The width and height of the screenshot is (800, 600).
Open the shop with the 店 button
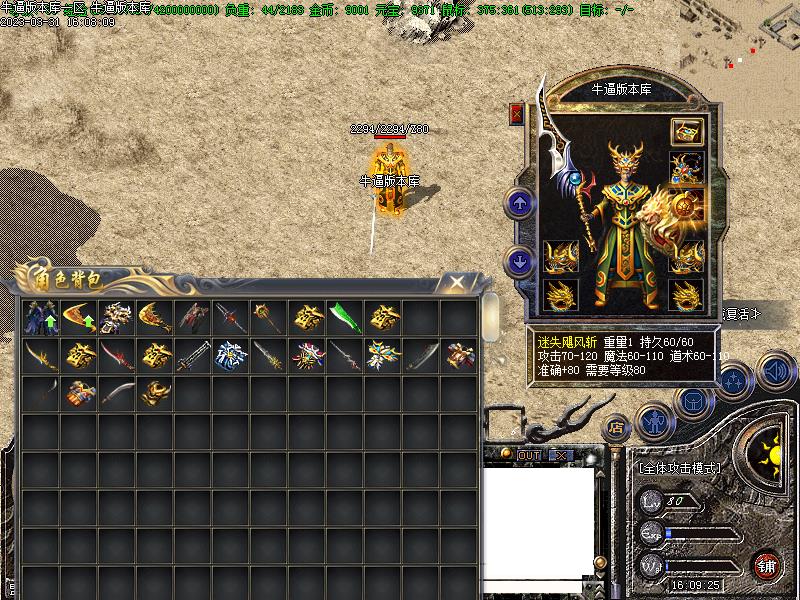tap(617, 428)
